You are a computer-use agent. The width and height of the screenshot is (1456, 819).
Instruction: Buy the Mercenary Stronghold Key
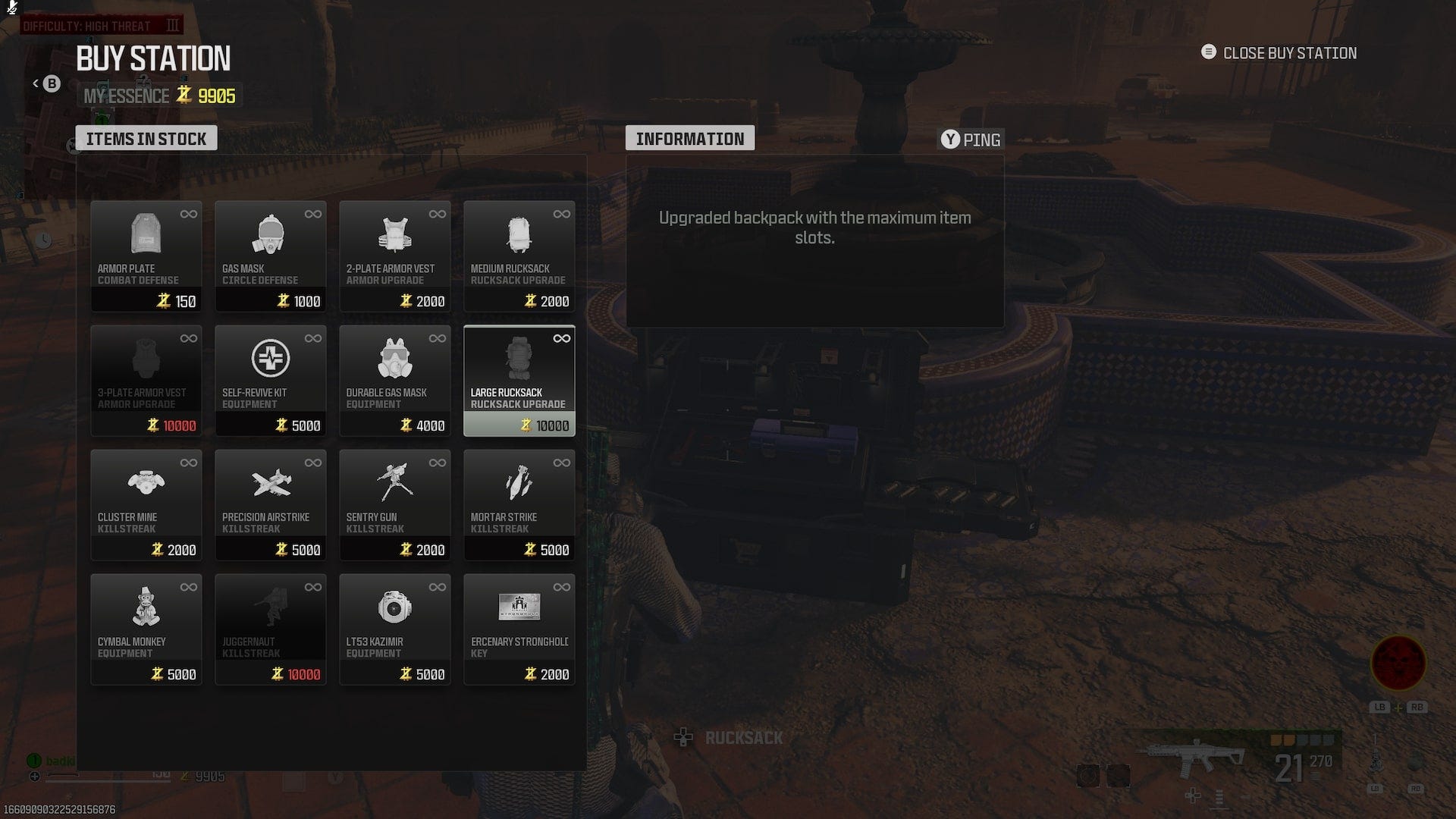click(519, 628)
